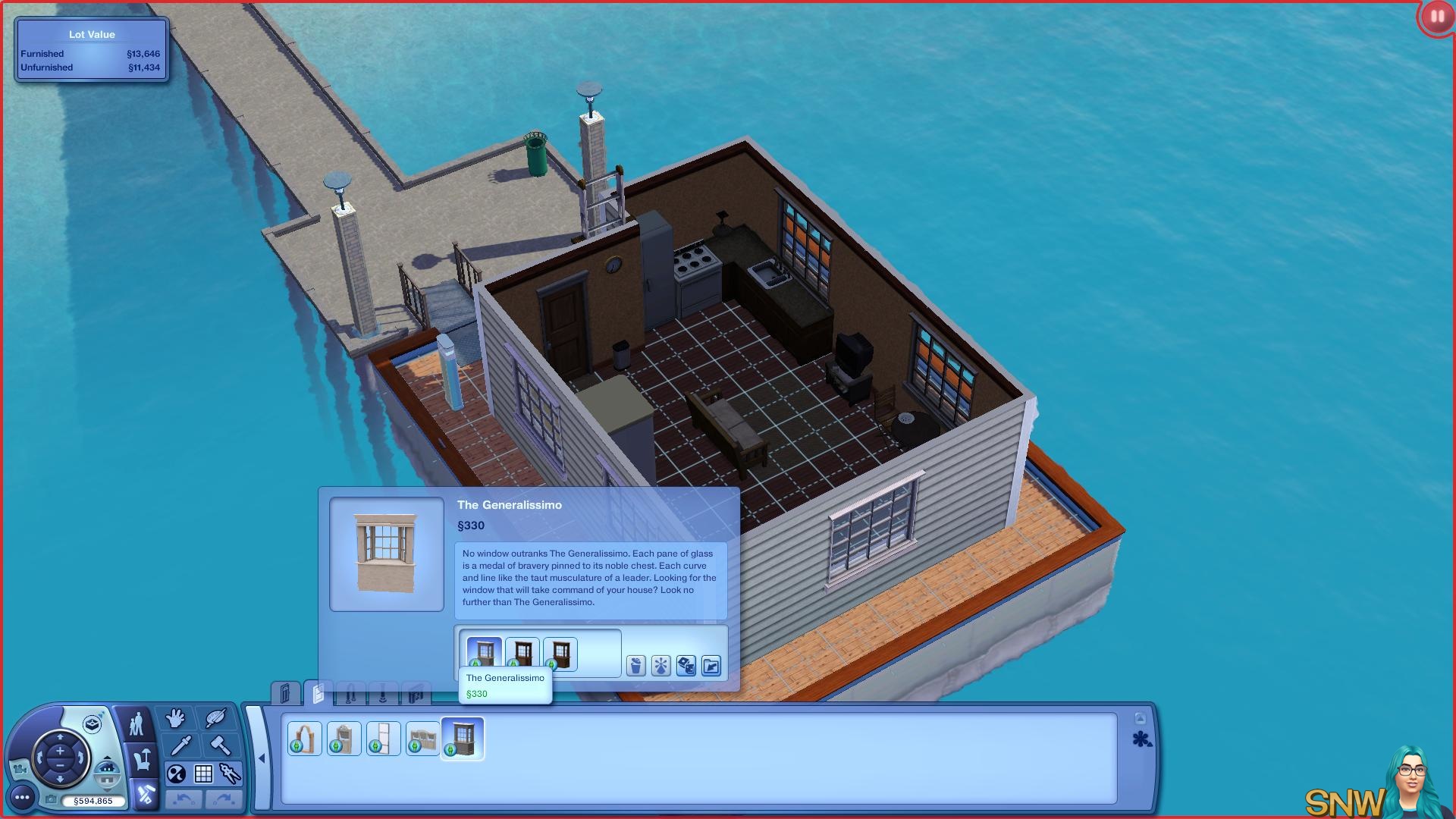The width and height of the screenshot is (1456, 819).
Task: Select the Generalissimo window in the catalog
Action: 463,739
